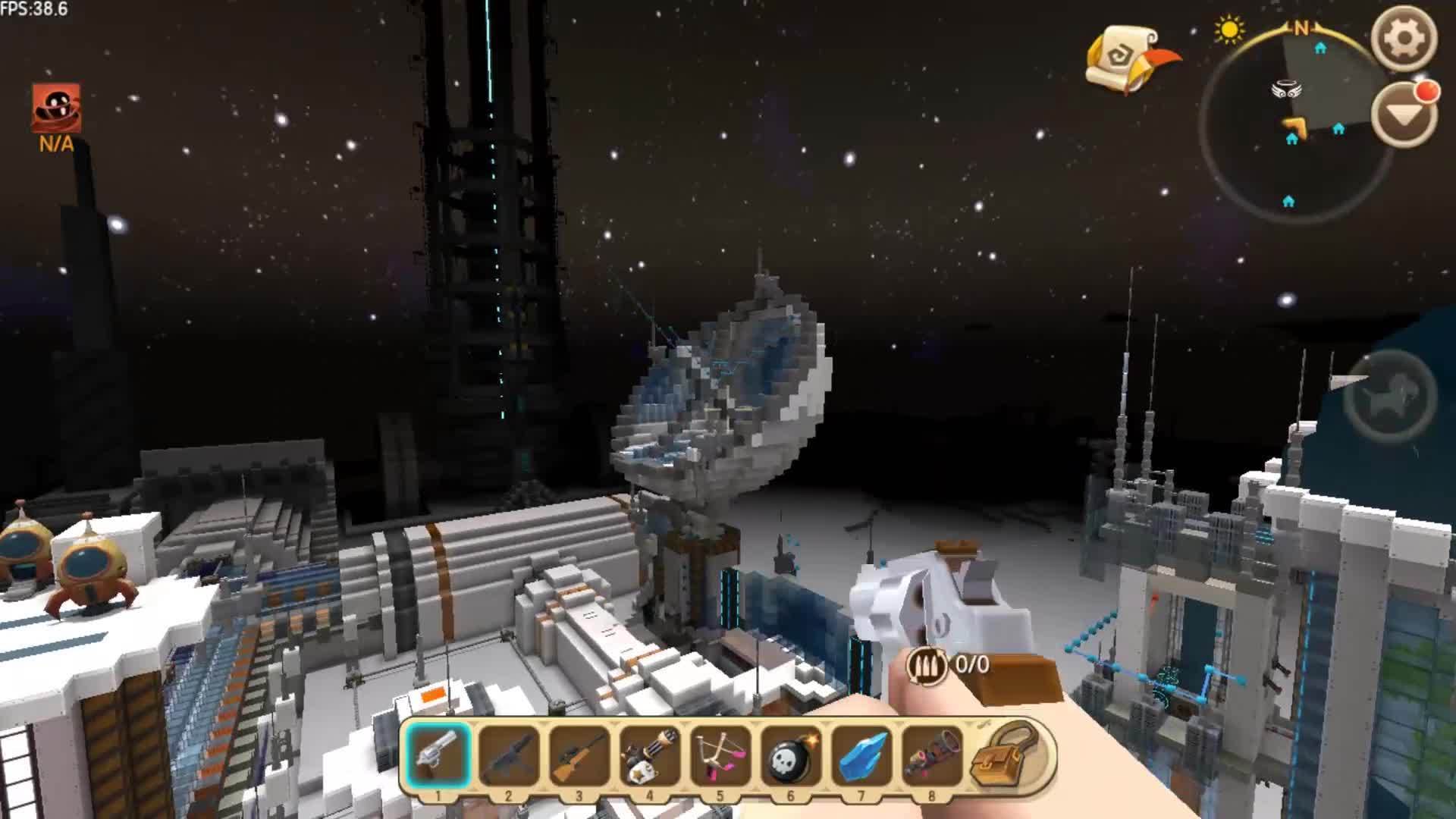Click the circular compass minimap
The width and height of the screenshot is (1456, 819).
(1295, 121)
